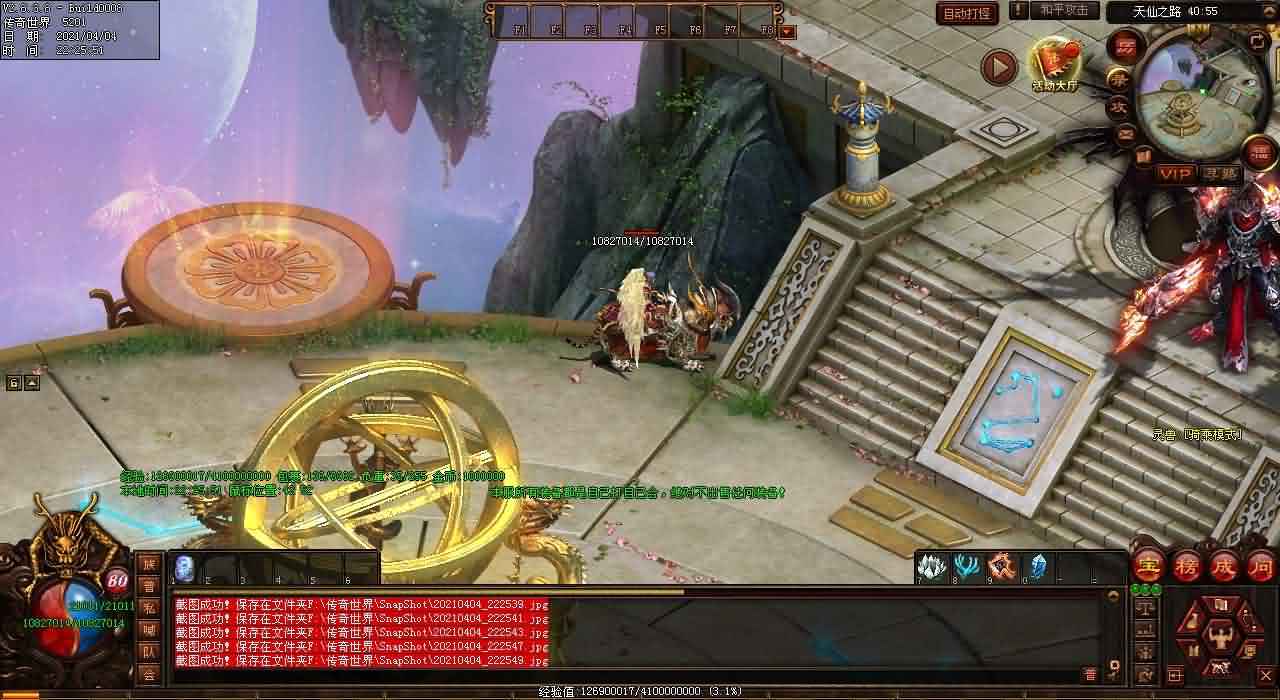Use the blue crystal item in slot 0
The height and width of the screenshot is (700, 1280).
click(1037, 566)
